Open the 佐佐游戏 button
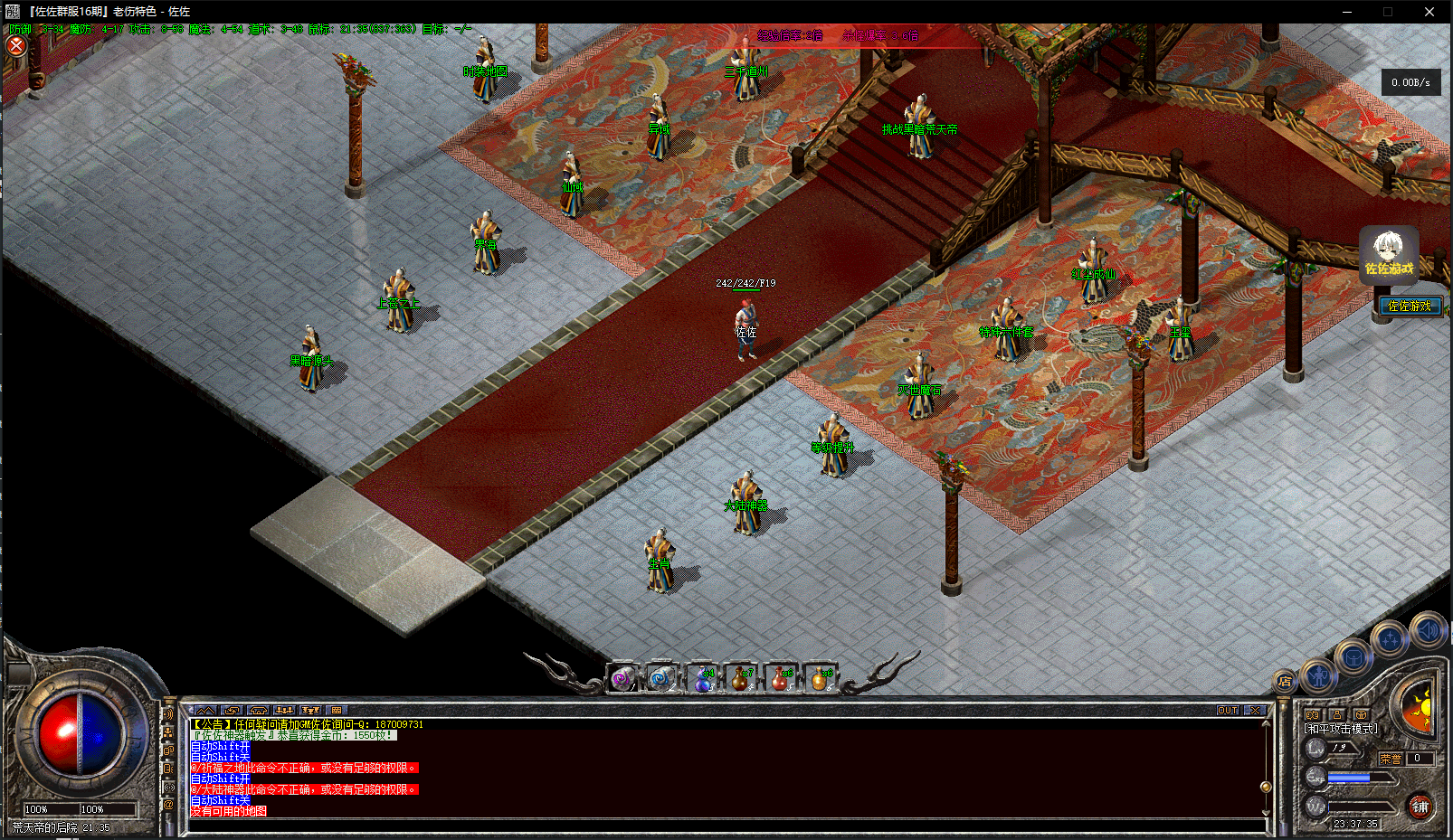 1410,306
